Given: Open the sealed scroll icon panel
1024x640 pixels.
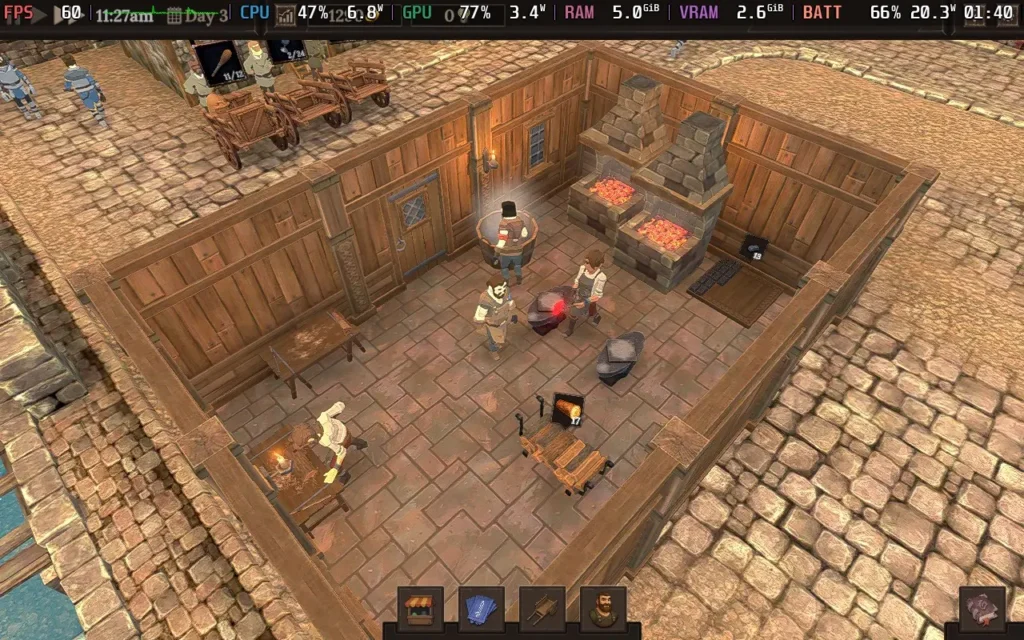Looking at the screenshot, I should point(981,608).
